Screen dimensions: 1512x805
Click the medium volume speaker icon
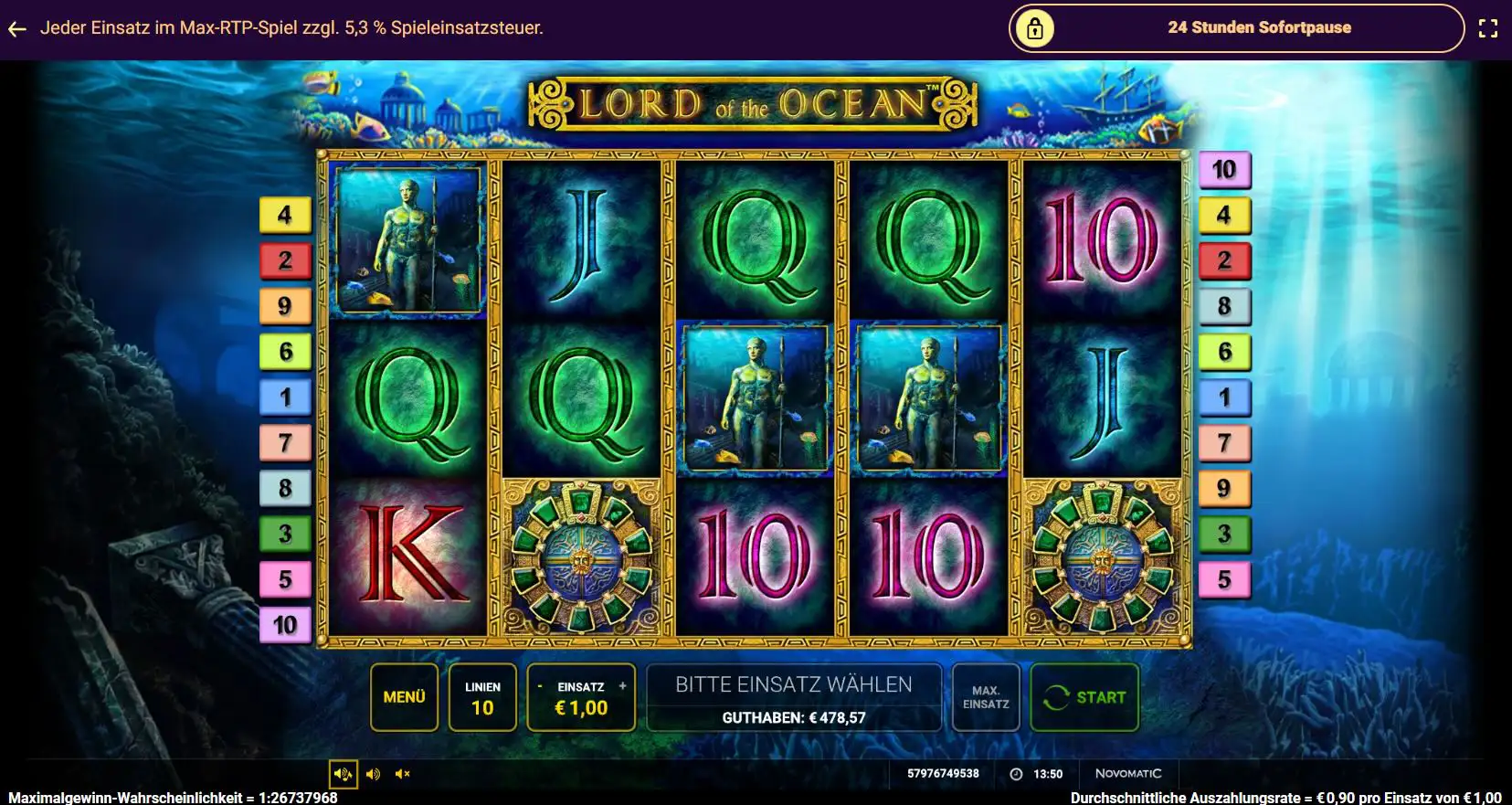pyautogui.click(x=372, y=773)
